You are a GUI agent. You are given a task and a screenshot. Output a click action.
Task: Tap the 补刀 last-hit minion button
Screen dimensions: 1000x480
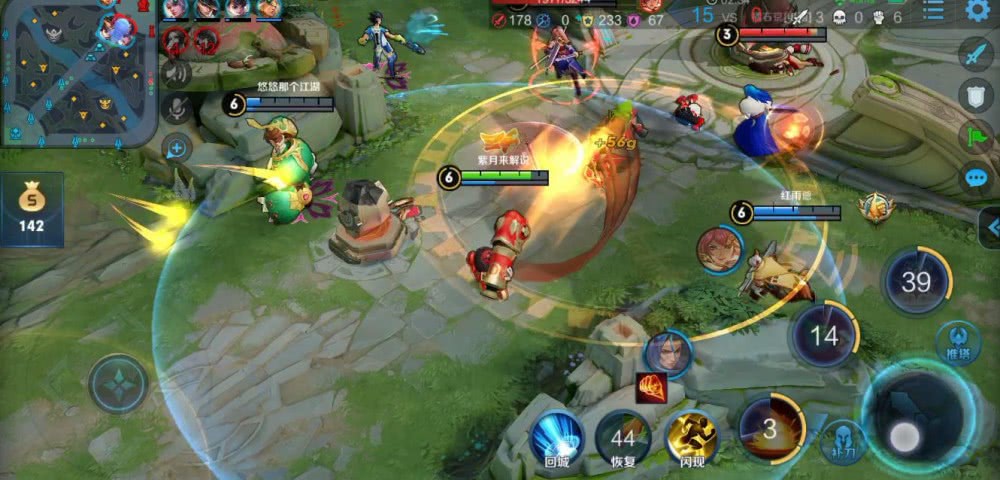point(841,439)
